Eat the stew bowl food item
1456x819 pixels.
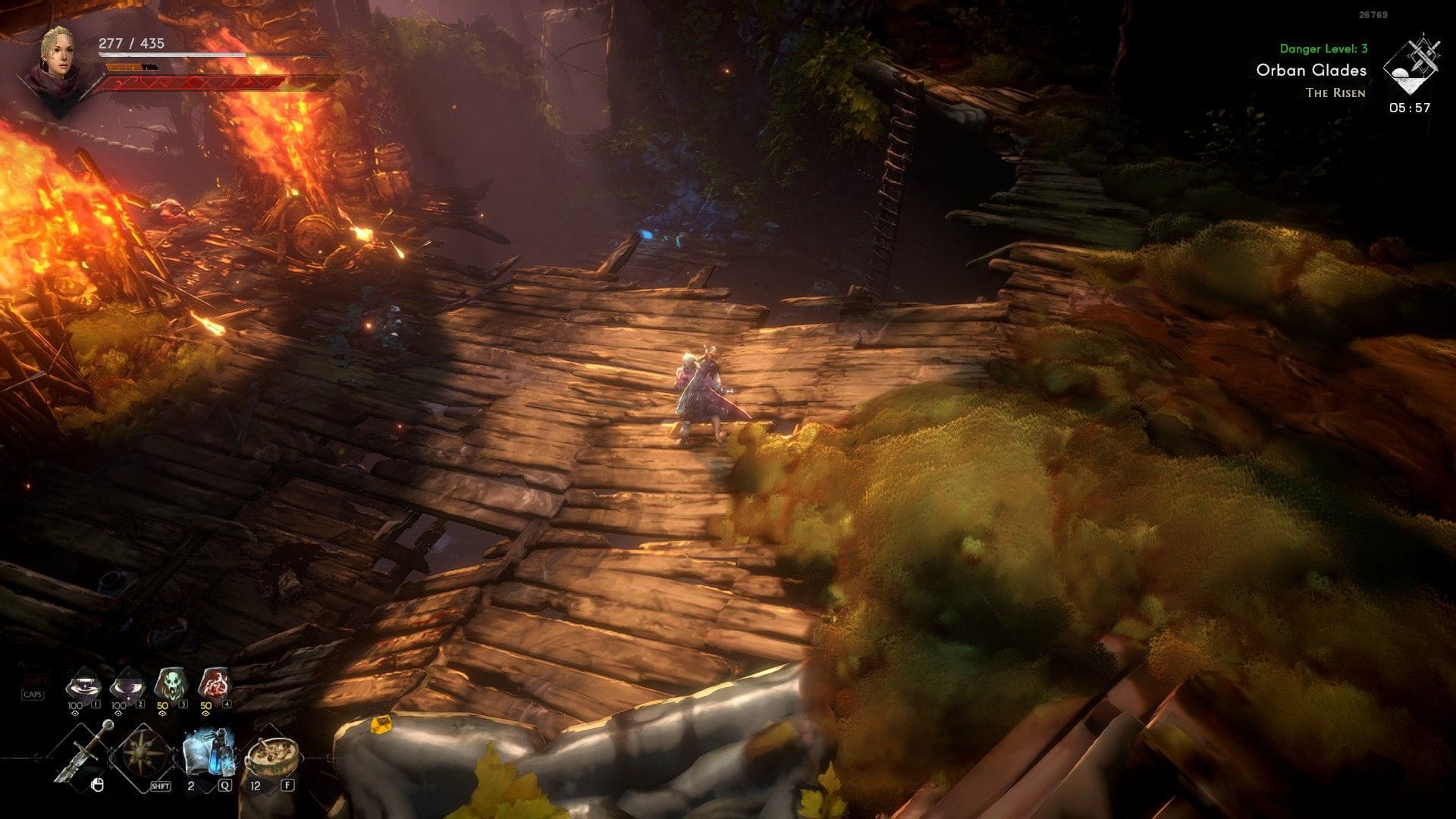(x=271, y=755)
